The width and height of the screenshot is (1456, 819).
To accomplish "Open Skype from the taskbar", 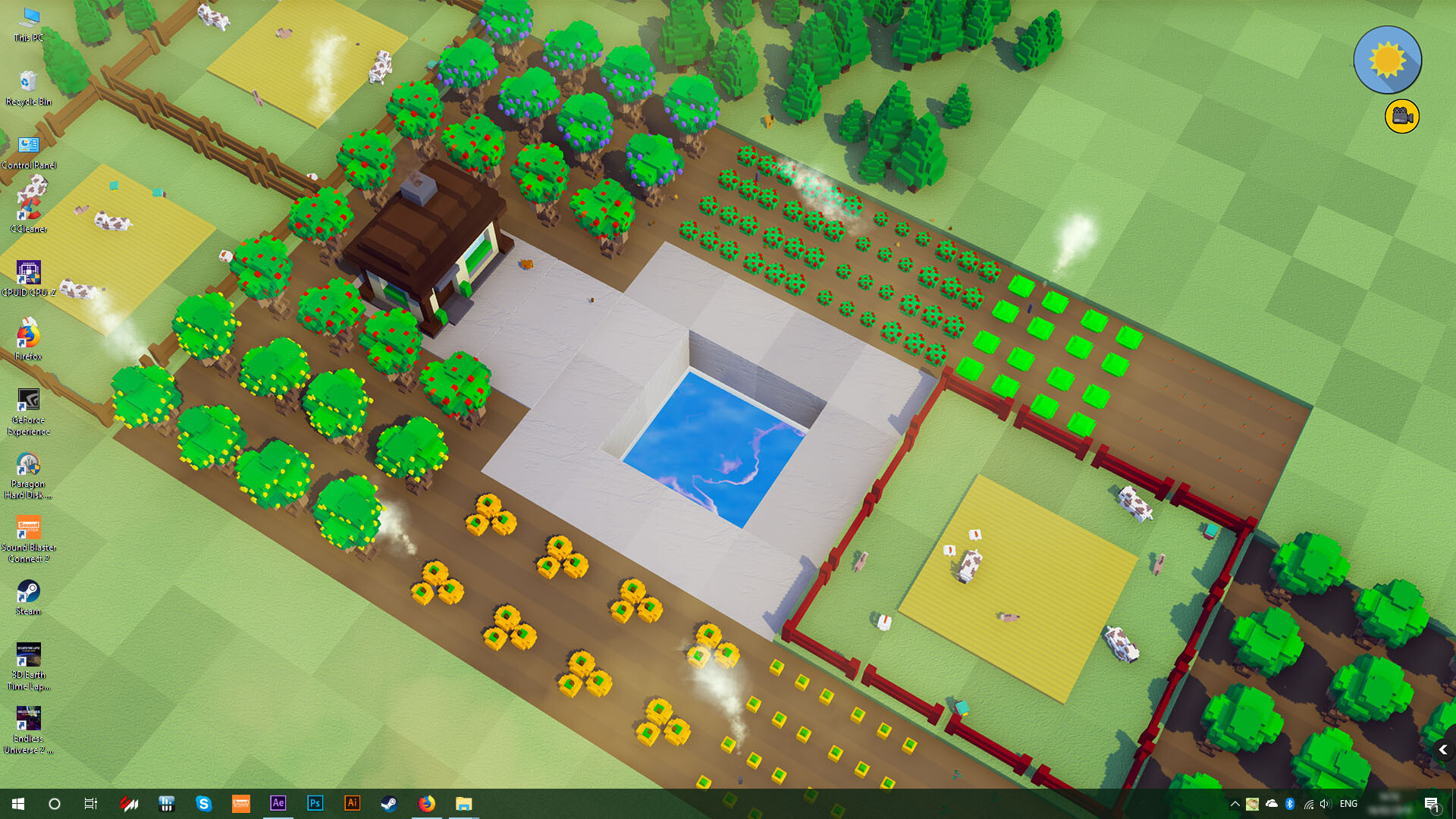I will (x=204, y=803).
